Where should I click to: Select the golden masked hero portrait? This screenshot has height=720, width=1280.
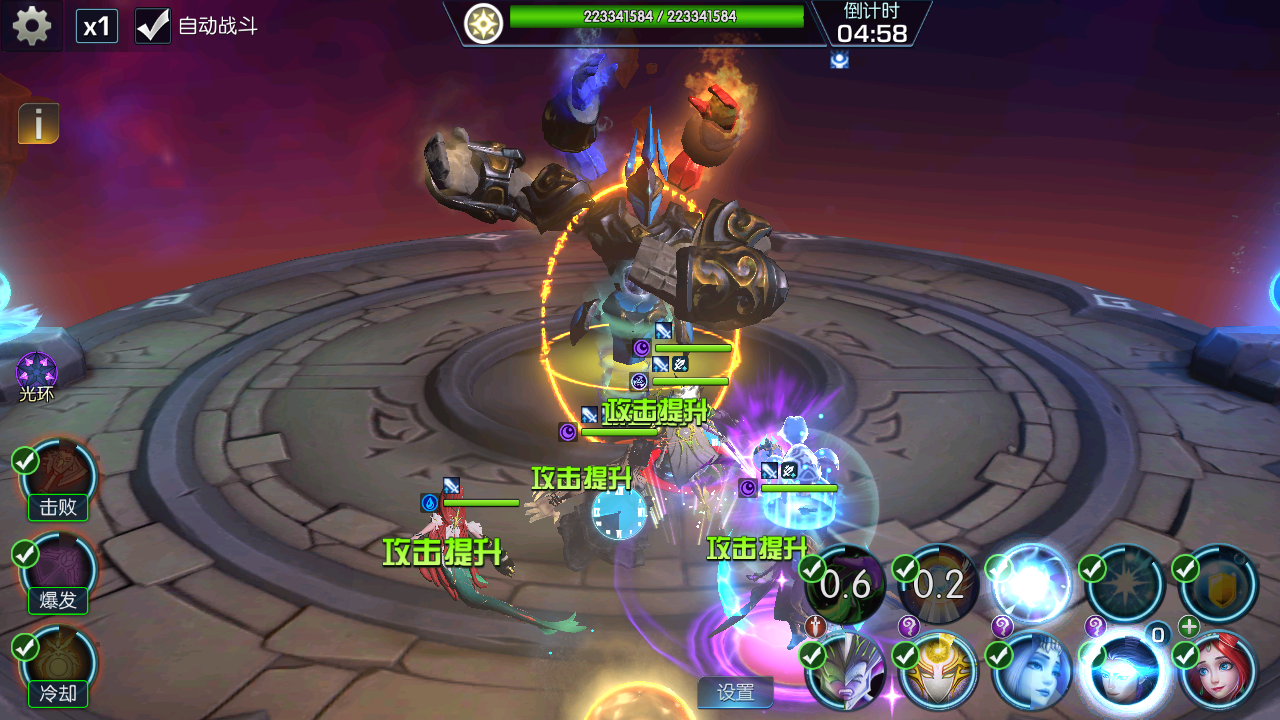938,670
